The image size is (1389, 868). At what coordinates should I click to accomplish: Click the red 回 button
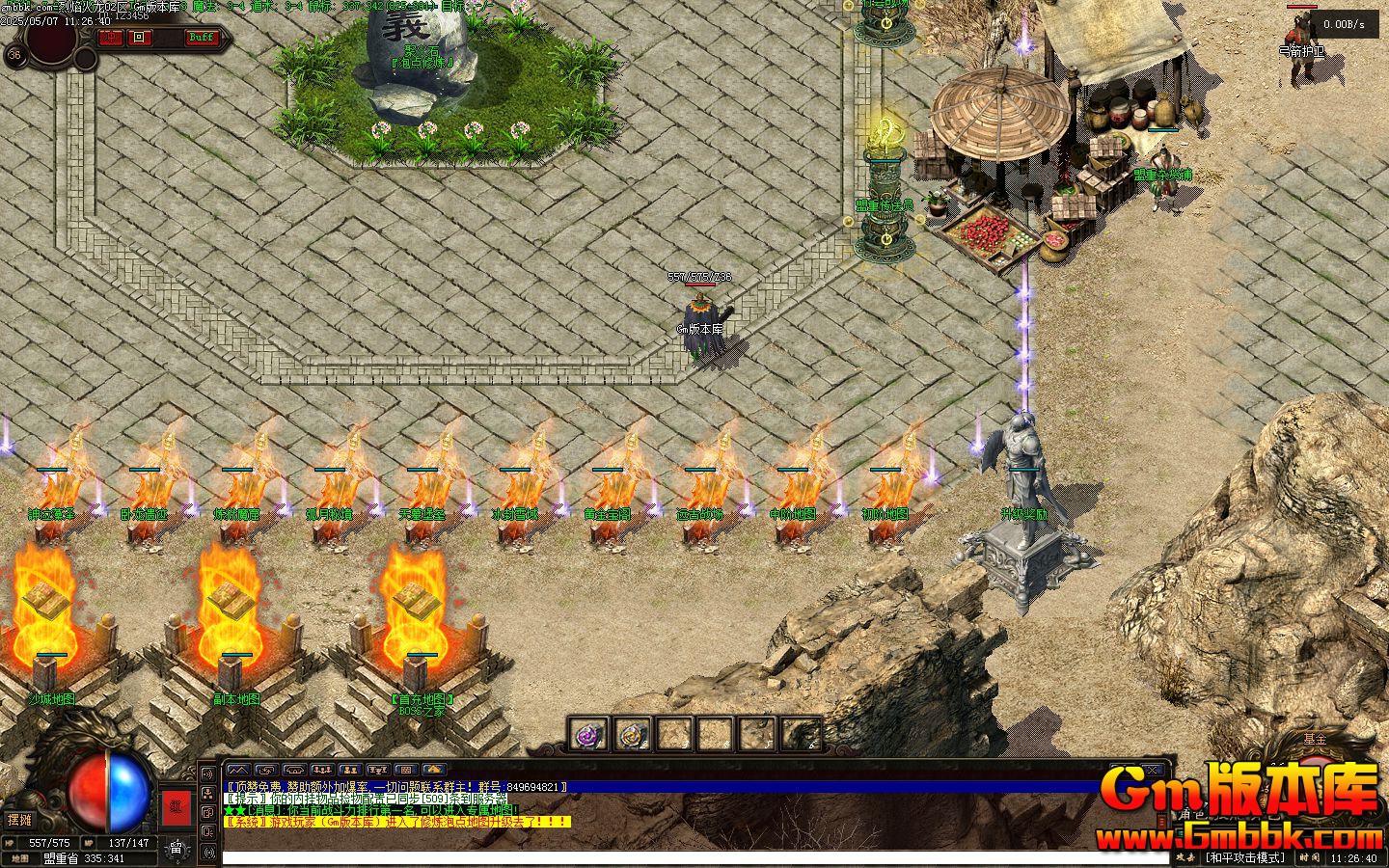point(140,38)
